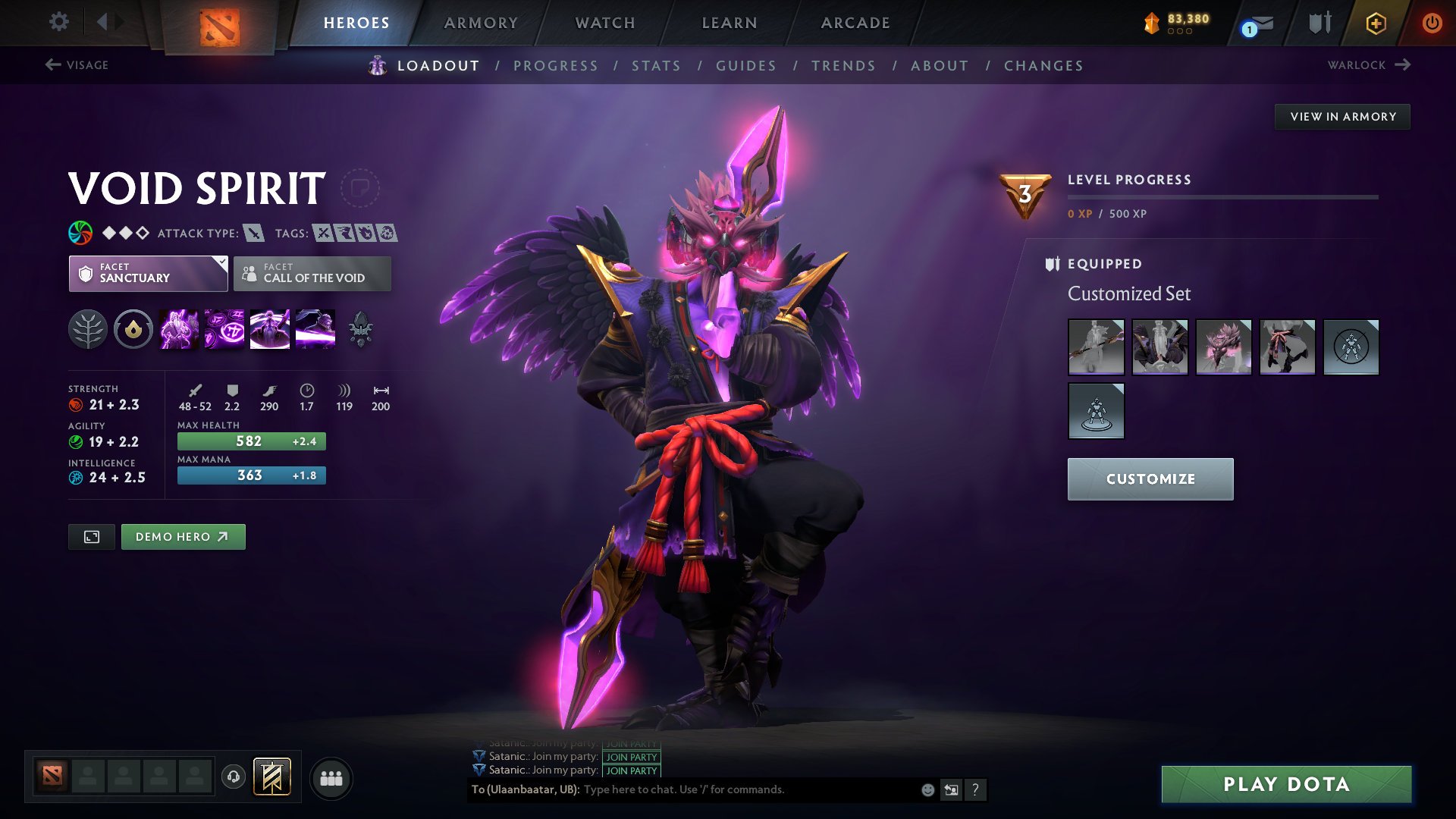Open the Aether Remnant ability icon
This screenshot has width=1456, height=819.
tap(179, 329)
